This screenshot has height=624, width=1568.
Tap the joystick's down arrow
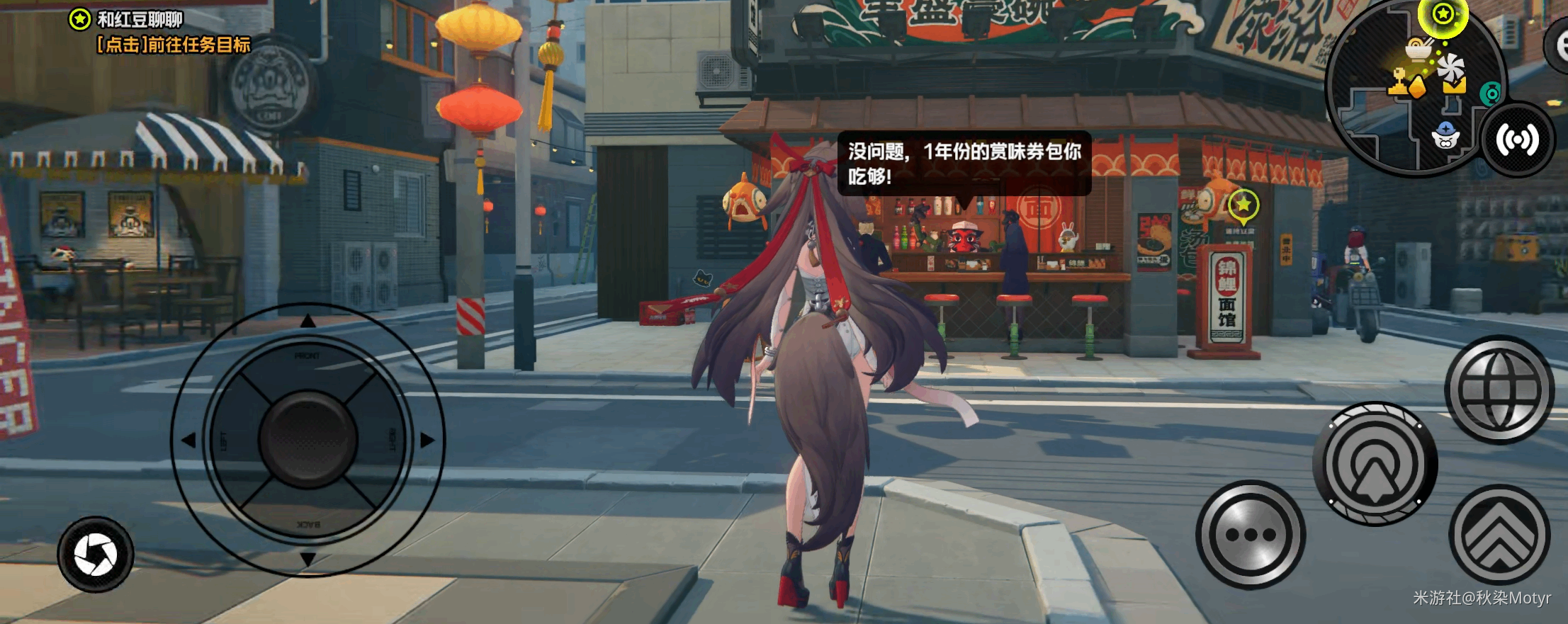click(x=308, y=559)
